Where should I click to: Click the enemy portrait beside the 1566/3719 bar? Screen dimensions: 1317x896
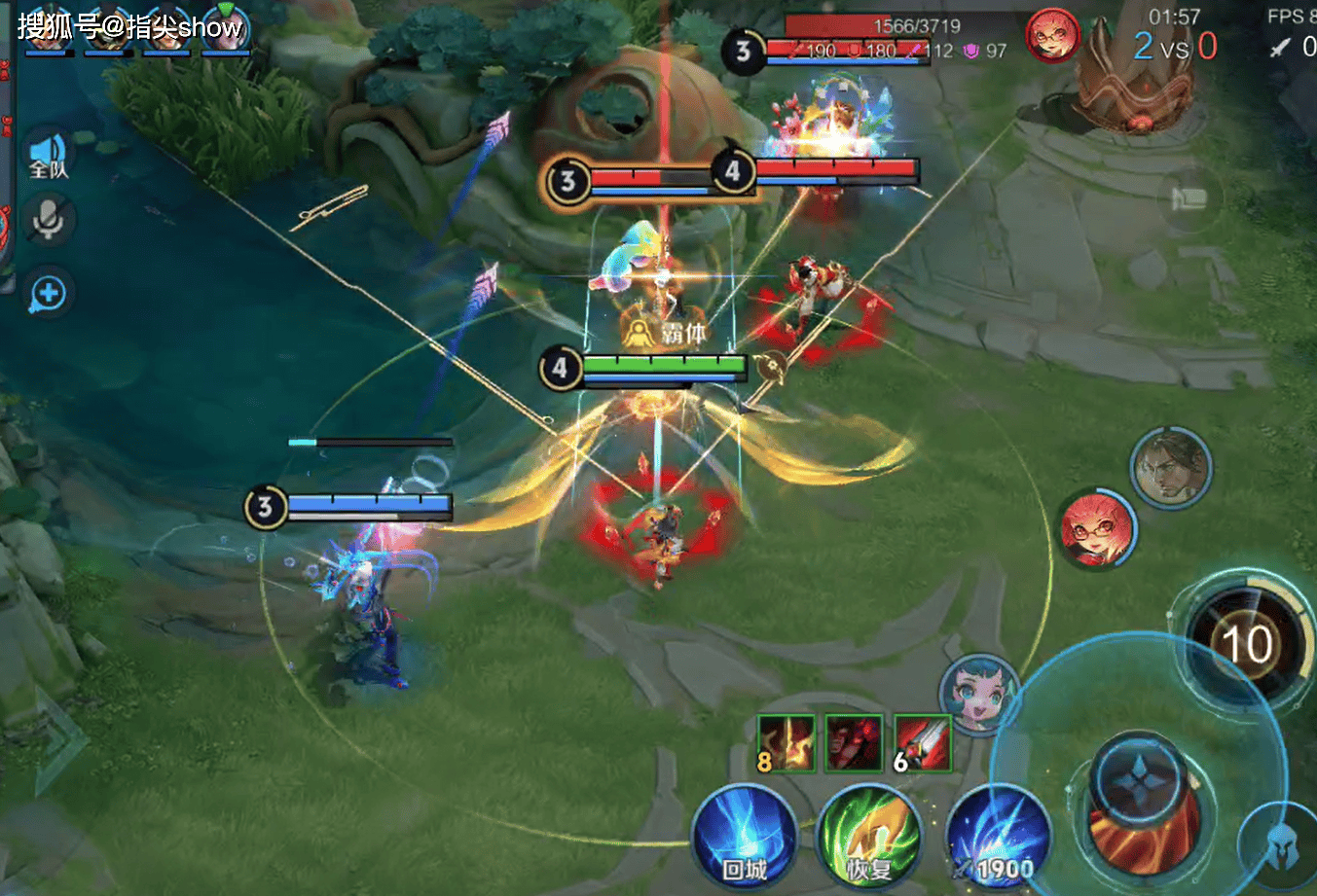coord(1052,37)
